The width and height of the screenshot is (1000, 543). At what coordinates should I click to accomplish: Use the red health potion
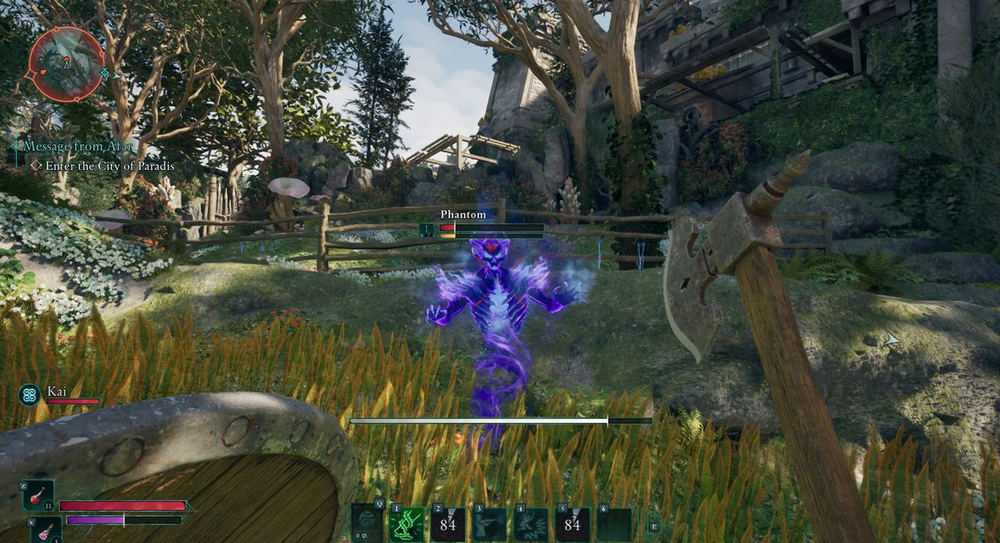click(x=39, y=495)
